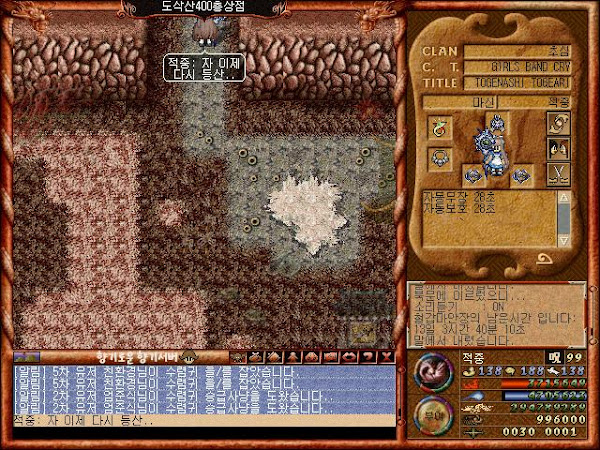
Task: Open the two-faces portrait button
Action: click(558, 152)
